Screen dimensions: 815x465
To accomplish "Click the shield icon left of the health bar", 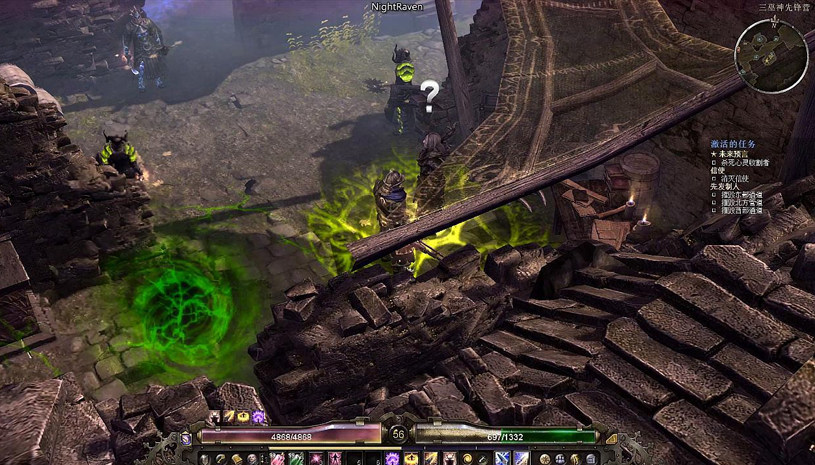I will [186, 437].
